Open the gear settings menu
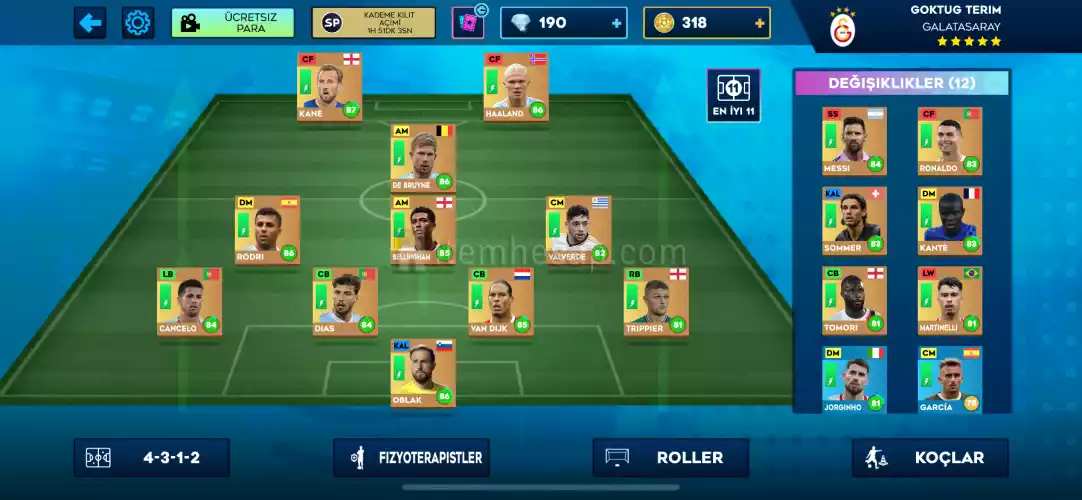 click(x=138, y=22)
